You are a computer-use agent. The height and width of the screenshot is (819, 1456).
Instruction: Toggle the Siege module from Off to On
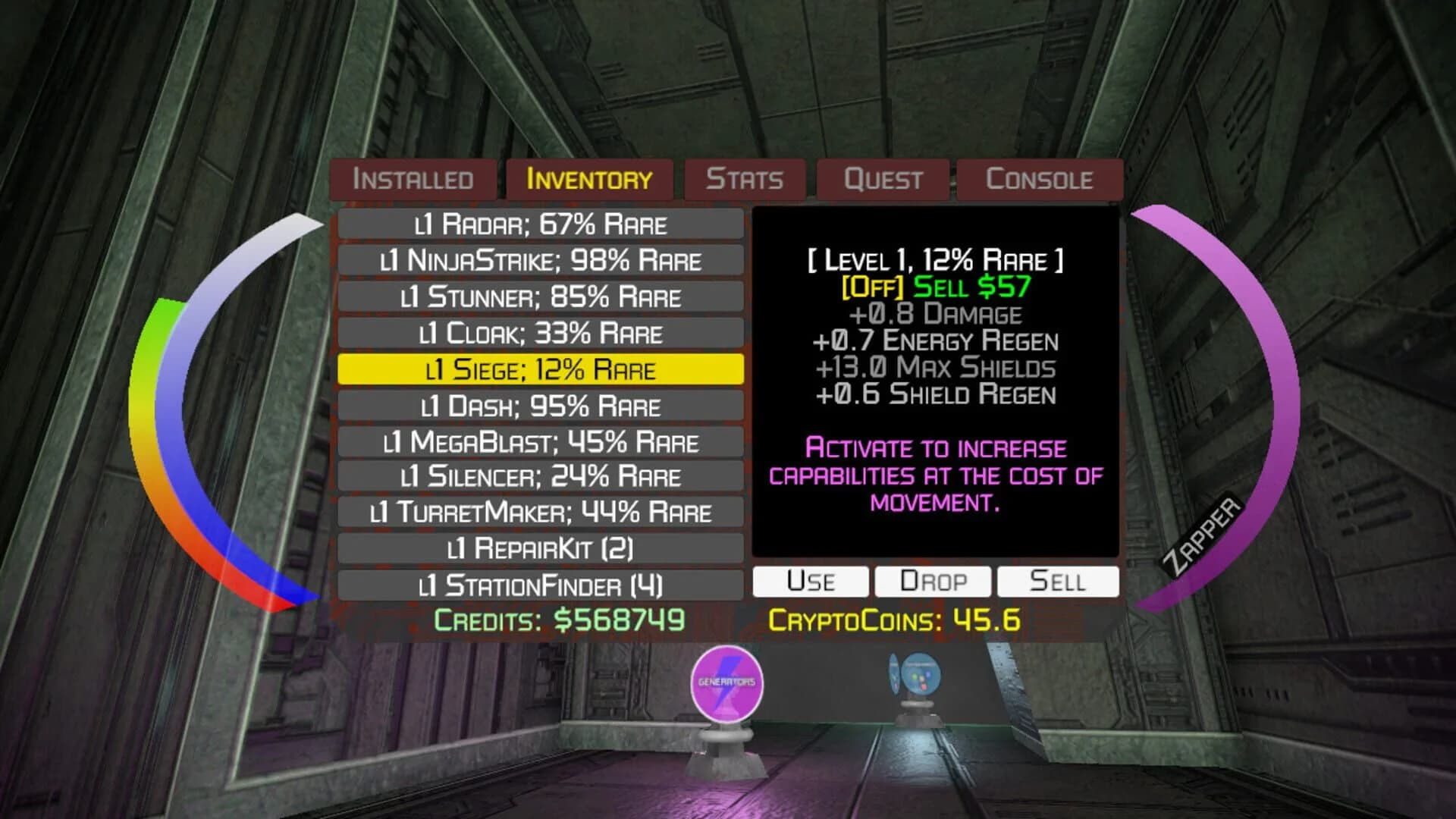point(871,287)
